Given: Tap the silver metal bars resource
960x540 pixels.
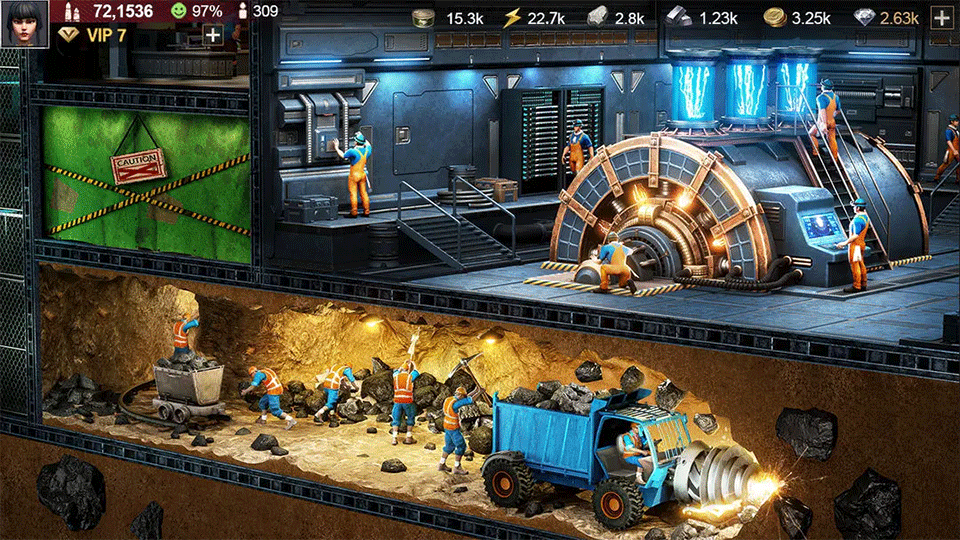Looking at the screenshot, I should tap(679, 17).
